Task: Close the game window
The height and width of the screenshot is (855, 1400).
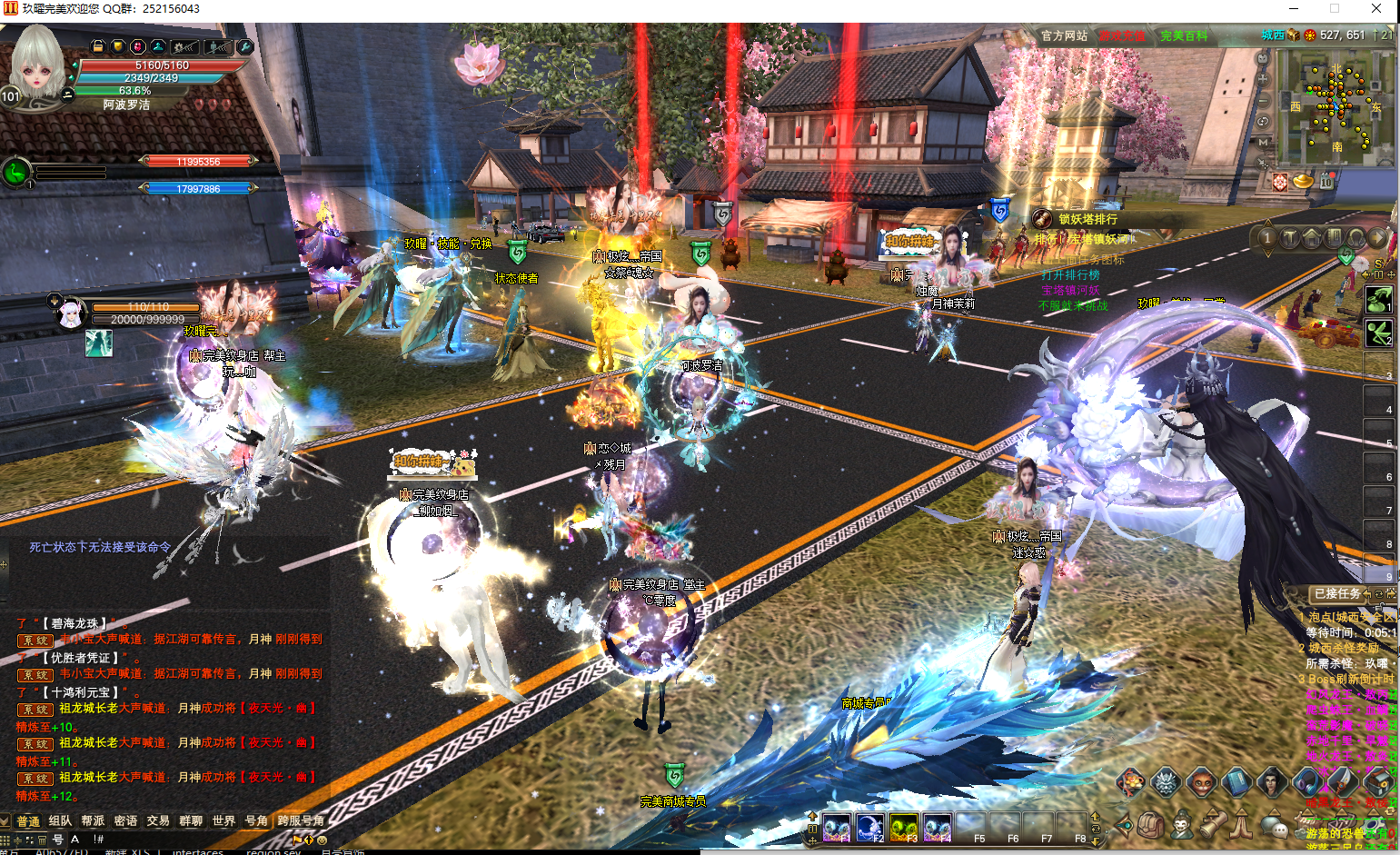Action: [x=1376, y=9]
